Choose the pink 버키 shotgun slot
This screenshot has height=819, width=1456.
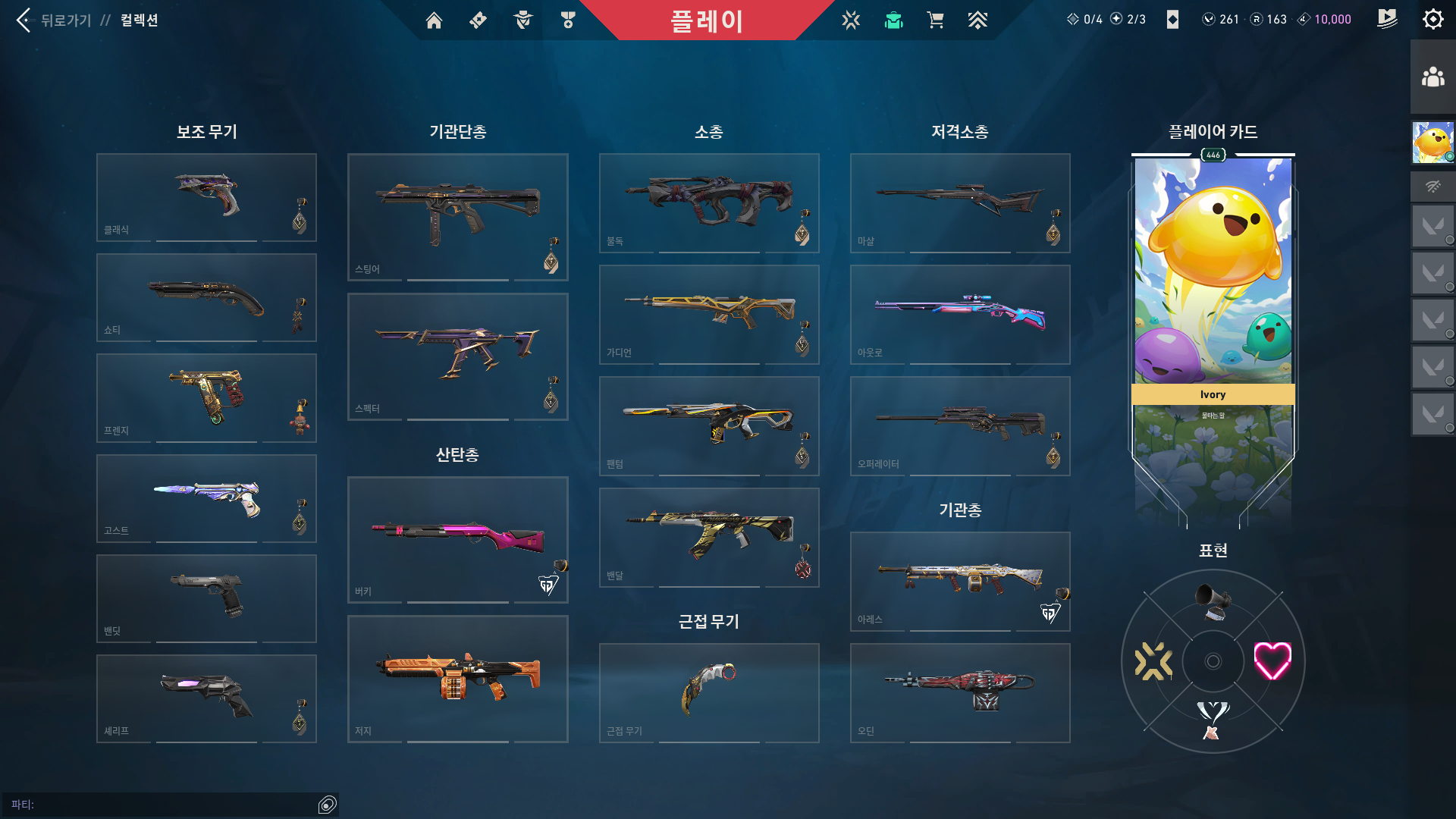pos(457,539)
